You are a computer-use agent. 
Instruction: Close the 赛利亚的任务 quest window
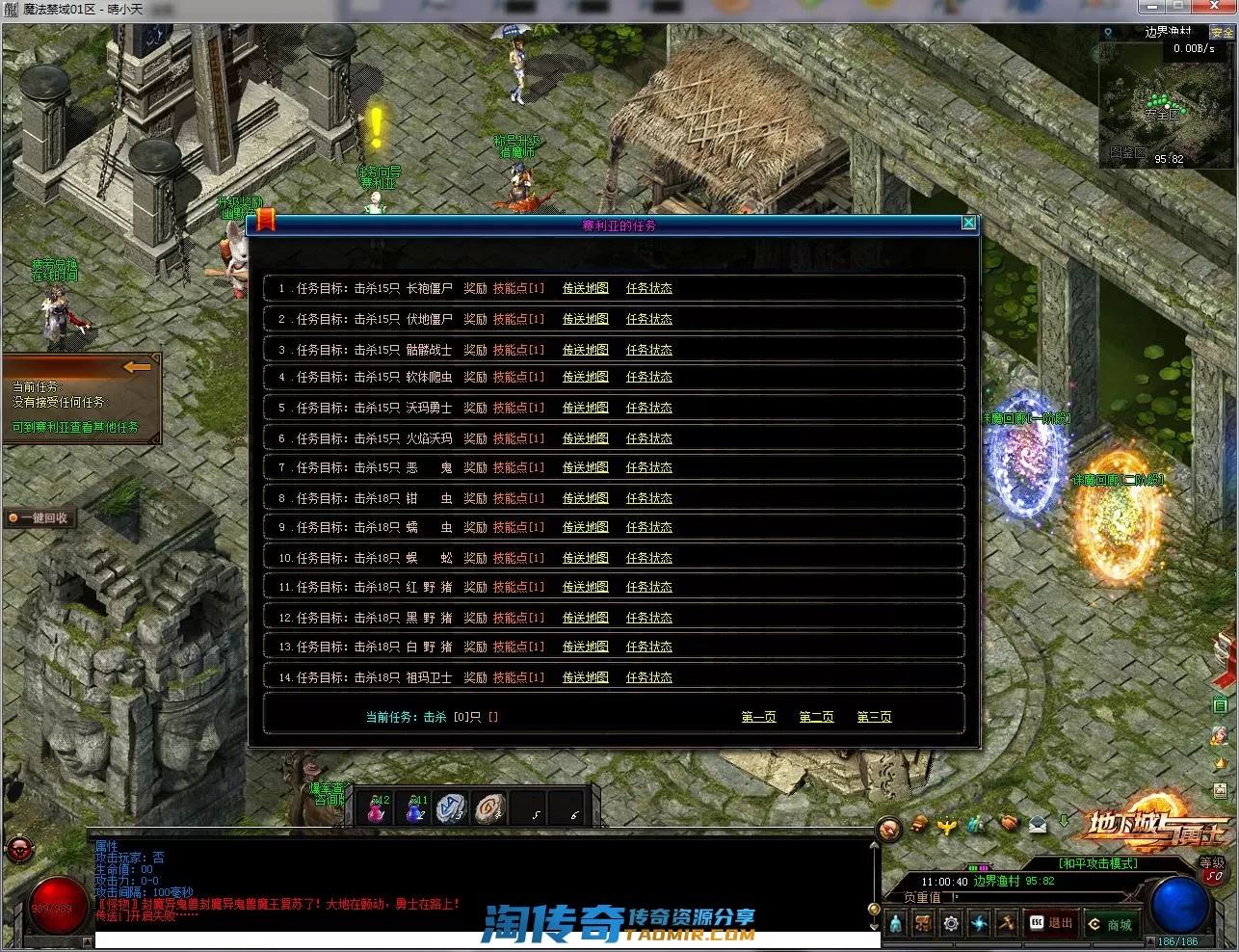pyautogui.click(x=968, y=224)
